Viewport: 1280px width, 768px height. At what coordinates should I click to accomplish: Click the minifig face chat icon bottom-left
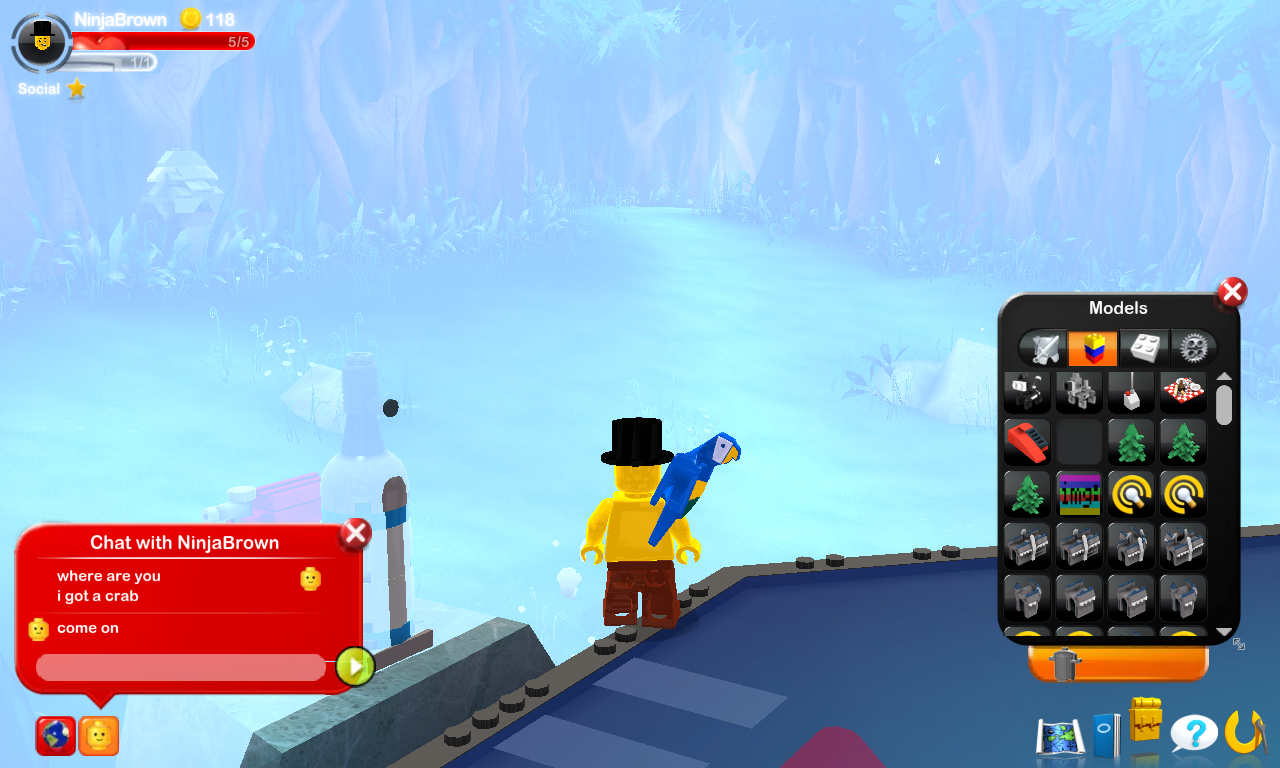[97, 735]
